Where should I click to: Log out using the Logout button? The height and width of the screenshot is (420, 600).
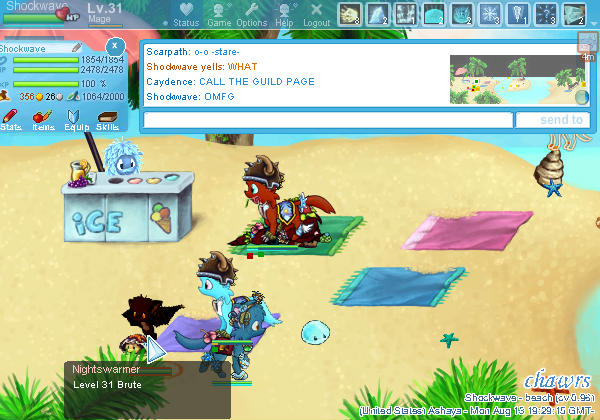coord(316,14)
